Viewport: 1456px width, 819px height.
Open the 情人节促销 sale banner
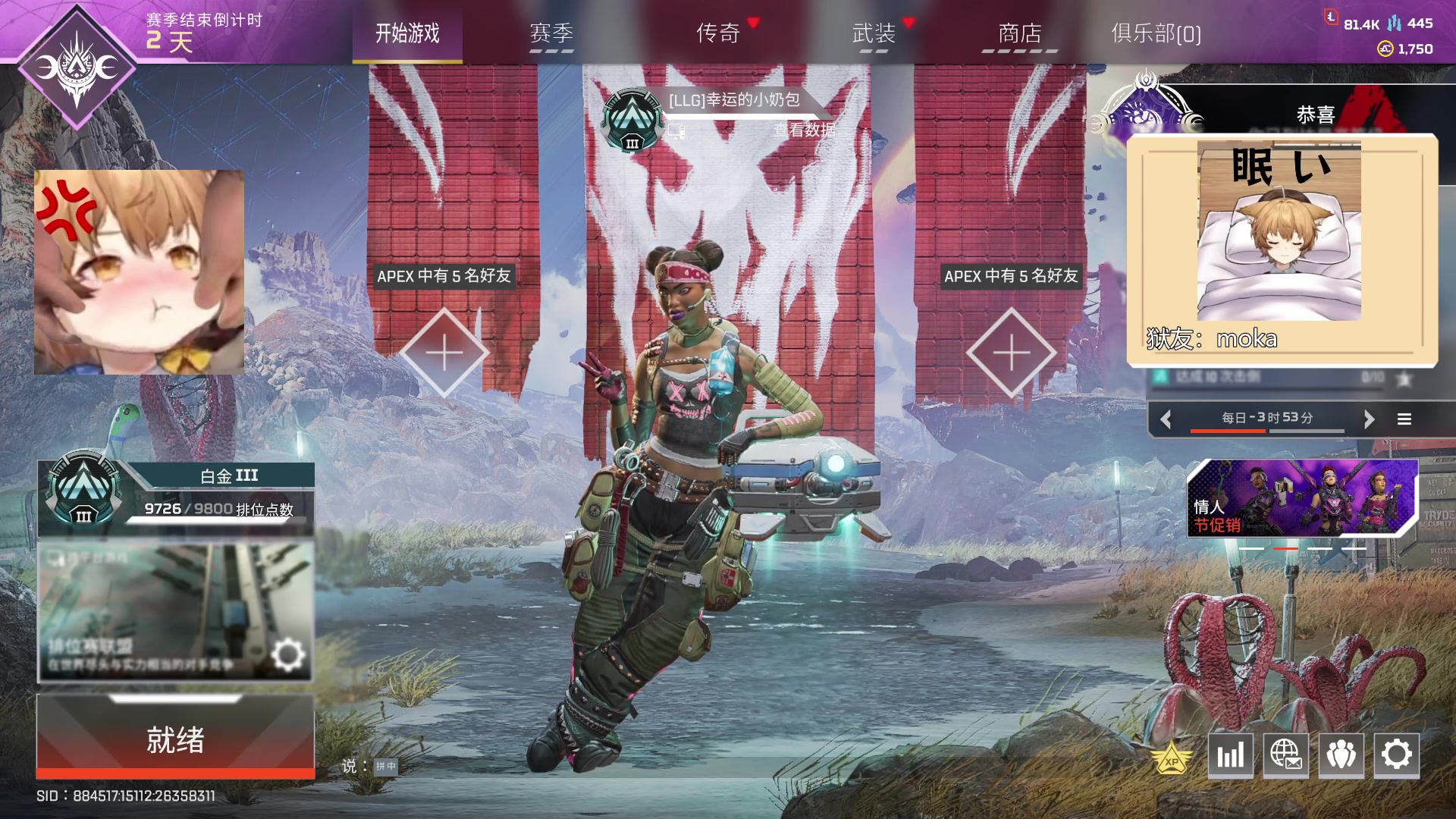(x=1301, y=498)
